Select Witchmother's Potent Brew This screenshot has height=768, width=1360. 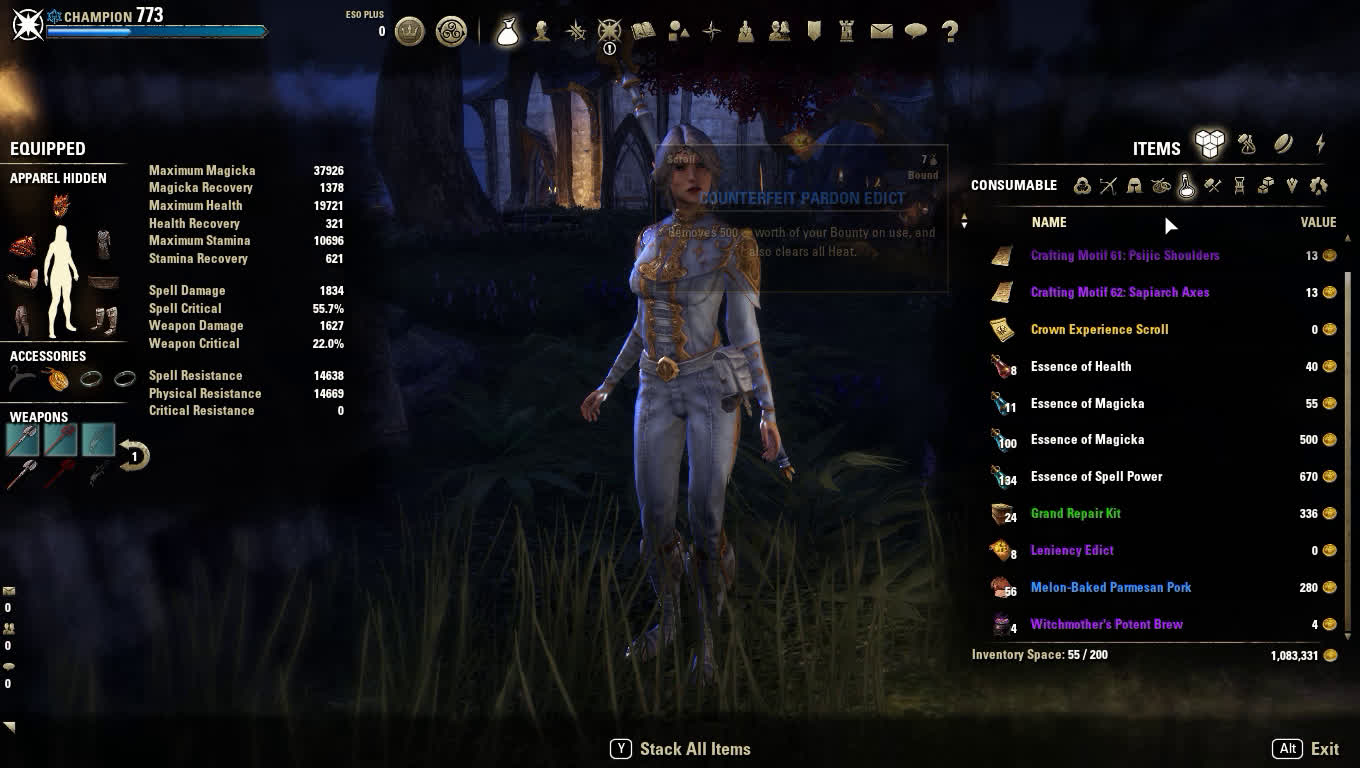coord(1106,624)
